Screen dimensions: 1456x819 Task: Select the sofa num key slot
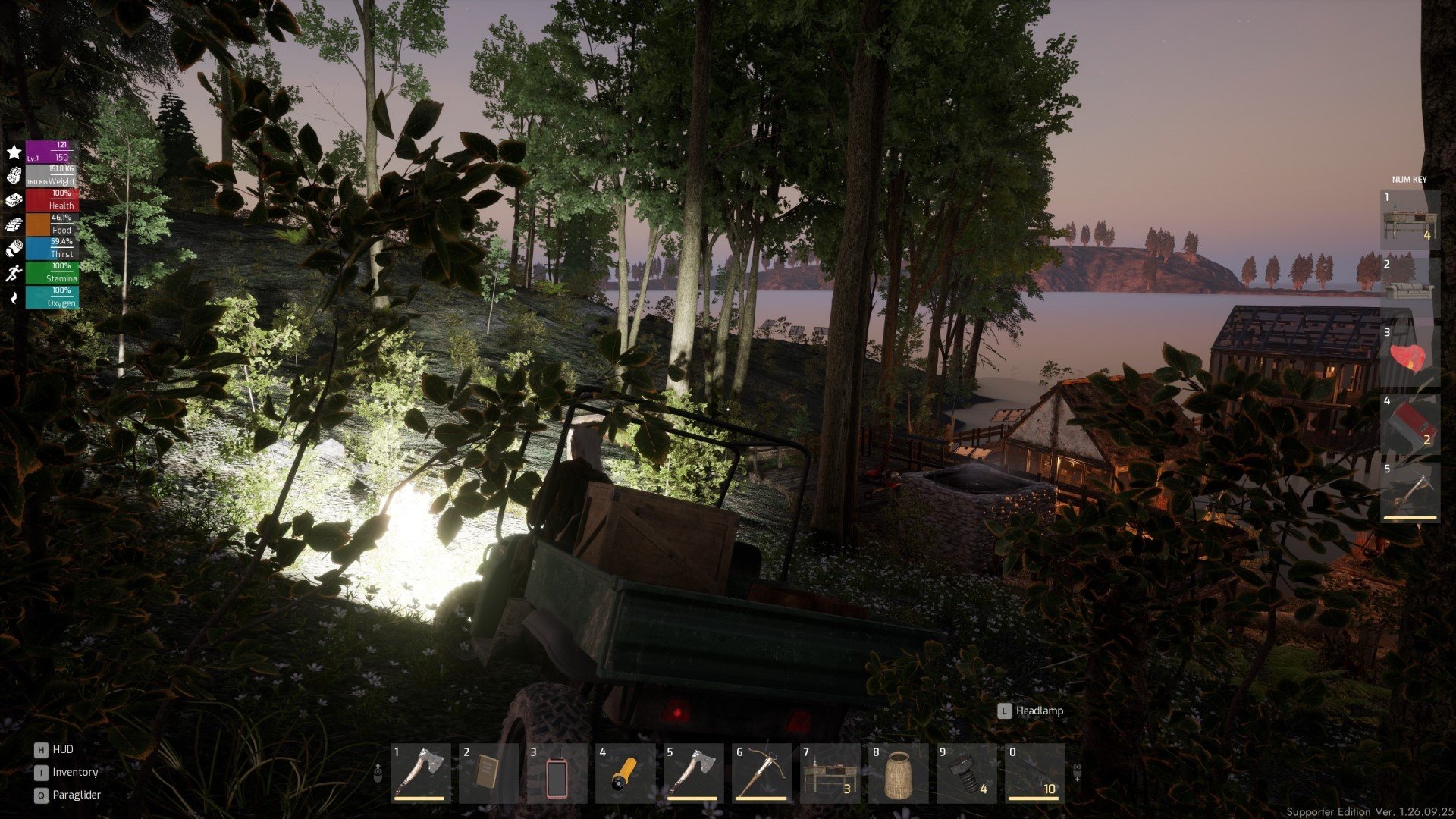tap(1409, 287)
